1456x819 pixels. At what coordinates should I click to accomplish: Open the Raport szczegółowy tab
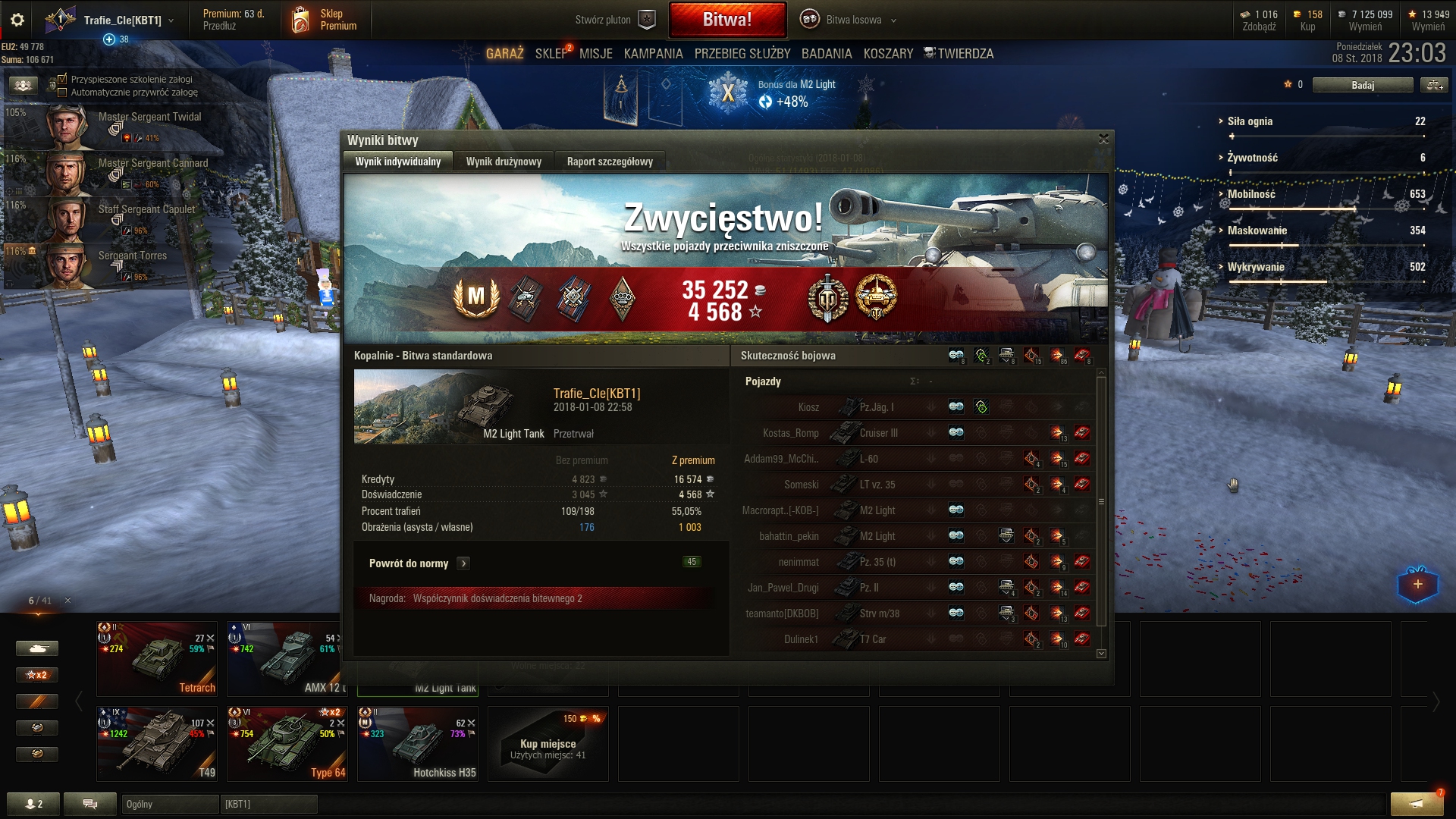click(x=610, y=162)
